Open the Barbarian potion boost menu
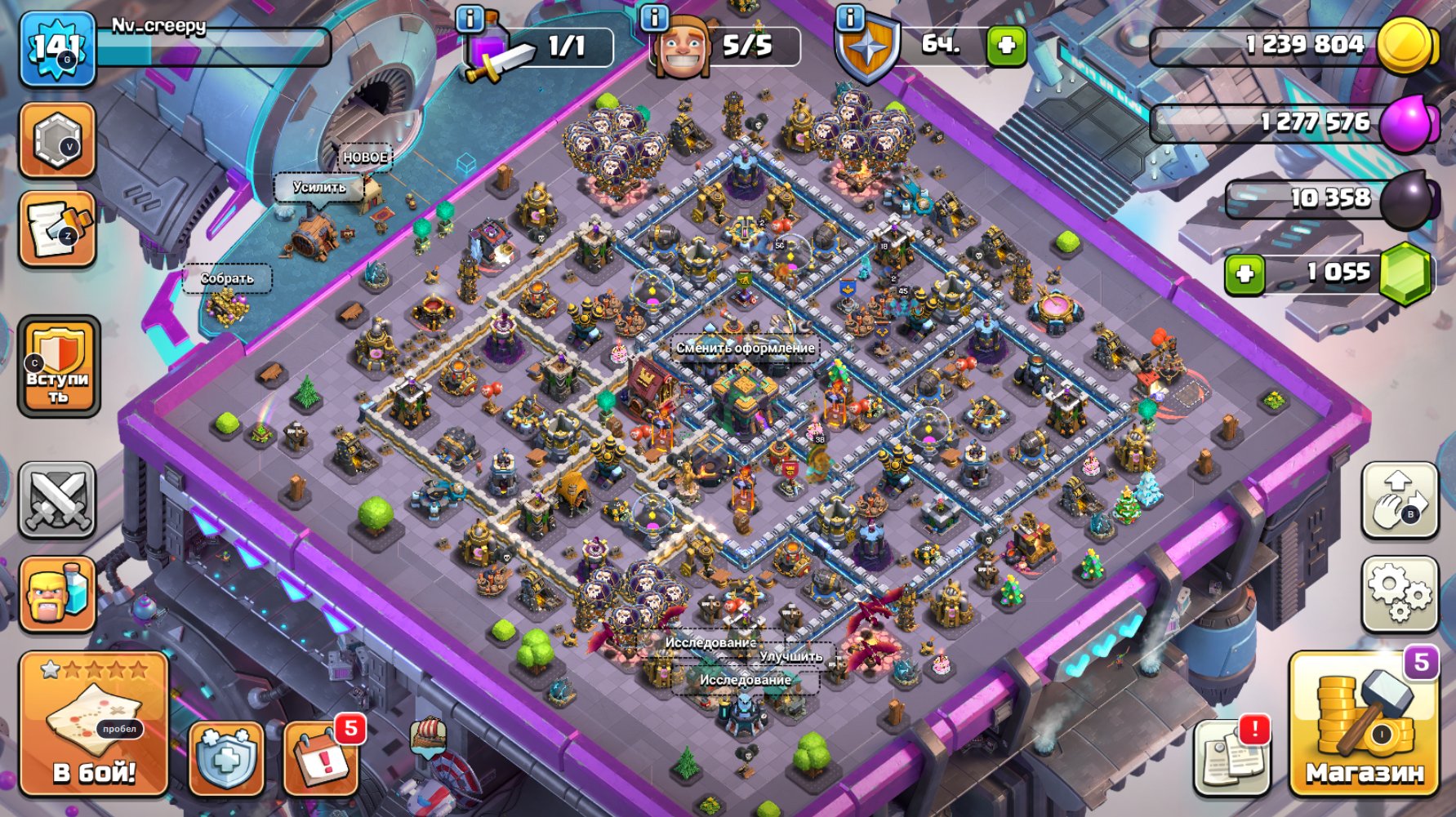1456x817 pixels. (x=57, y=593)
